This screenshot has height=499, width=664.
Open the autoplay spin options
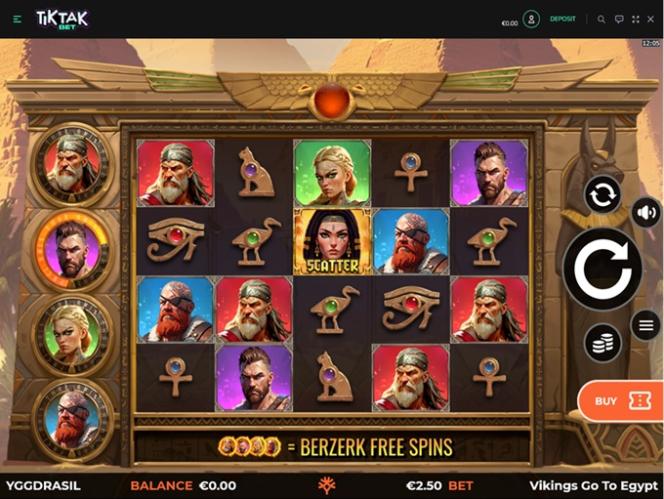[603, 194]
